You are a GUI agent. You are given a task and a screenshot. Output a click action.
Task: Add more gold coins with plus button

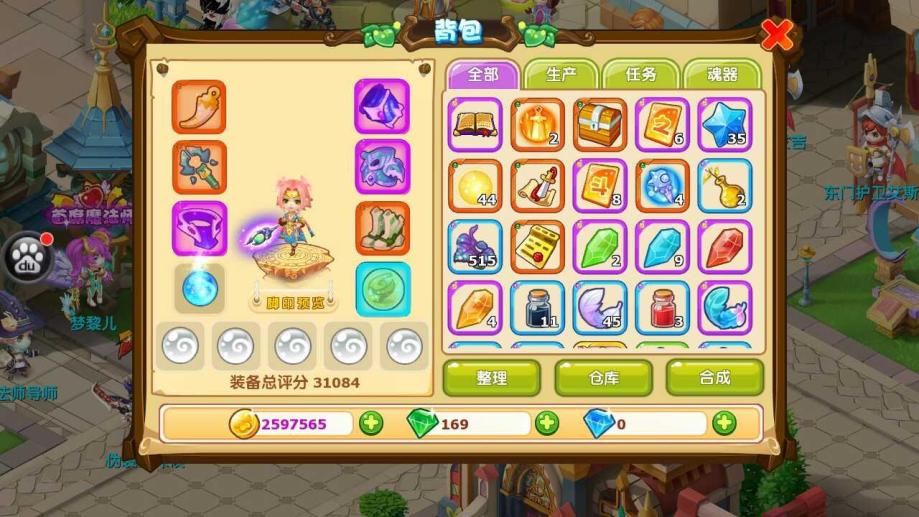tap(371, 423)
